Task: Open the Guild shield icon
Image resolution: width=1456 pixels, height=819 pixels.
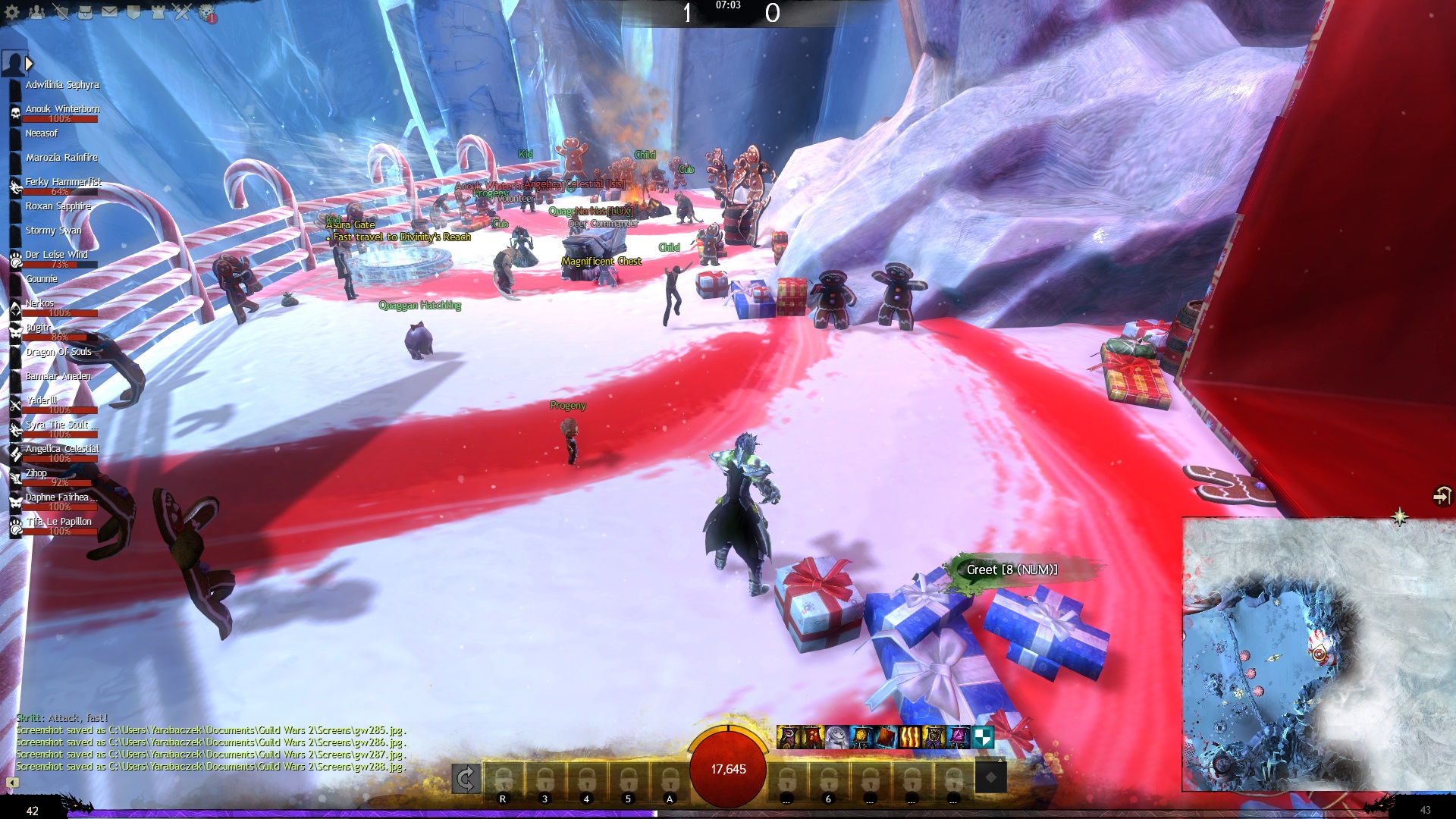Action: [133, 12]
